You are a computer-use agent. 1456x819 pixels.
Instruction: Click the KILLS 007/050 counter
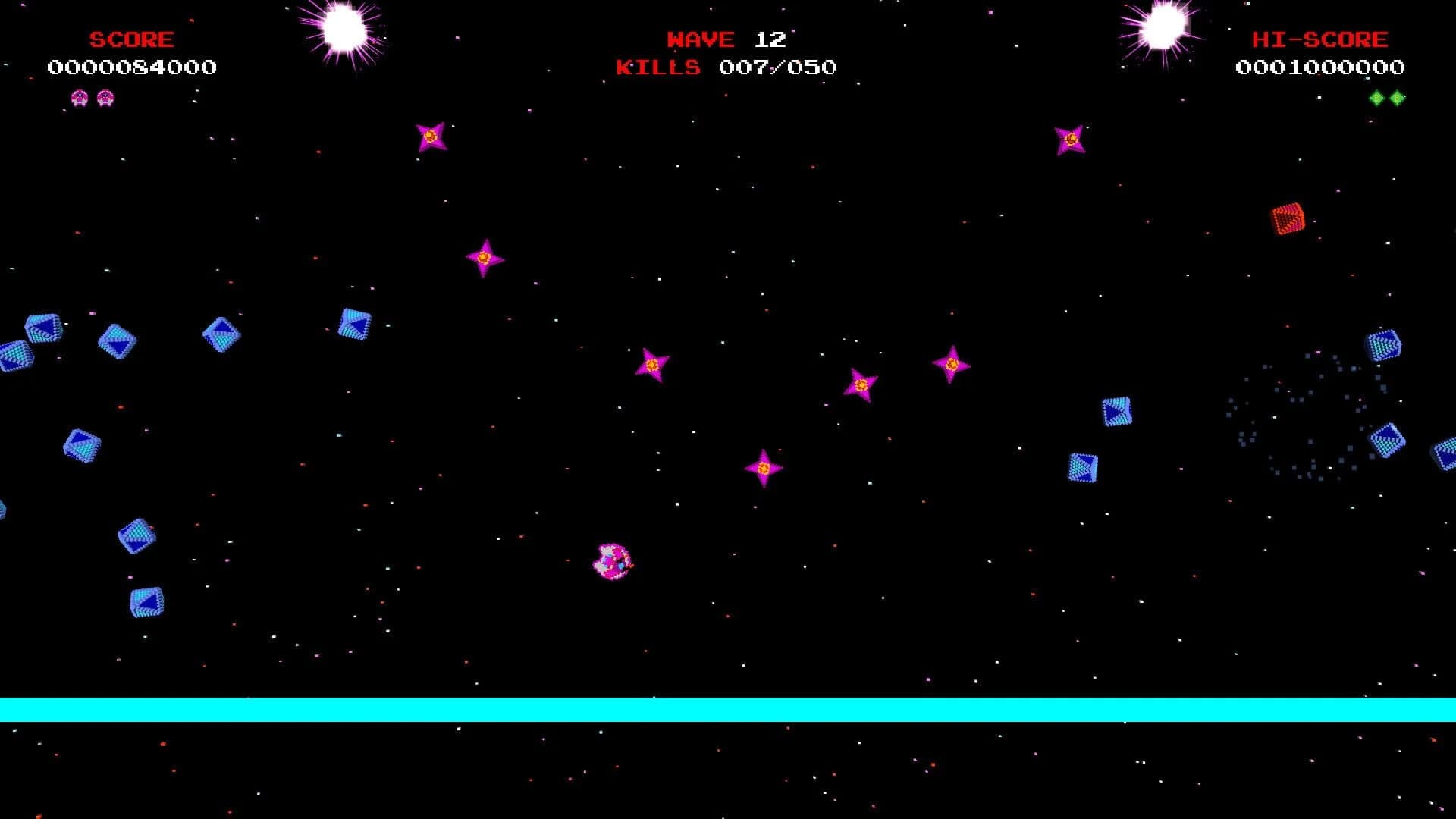click(725, 67)
